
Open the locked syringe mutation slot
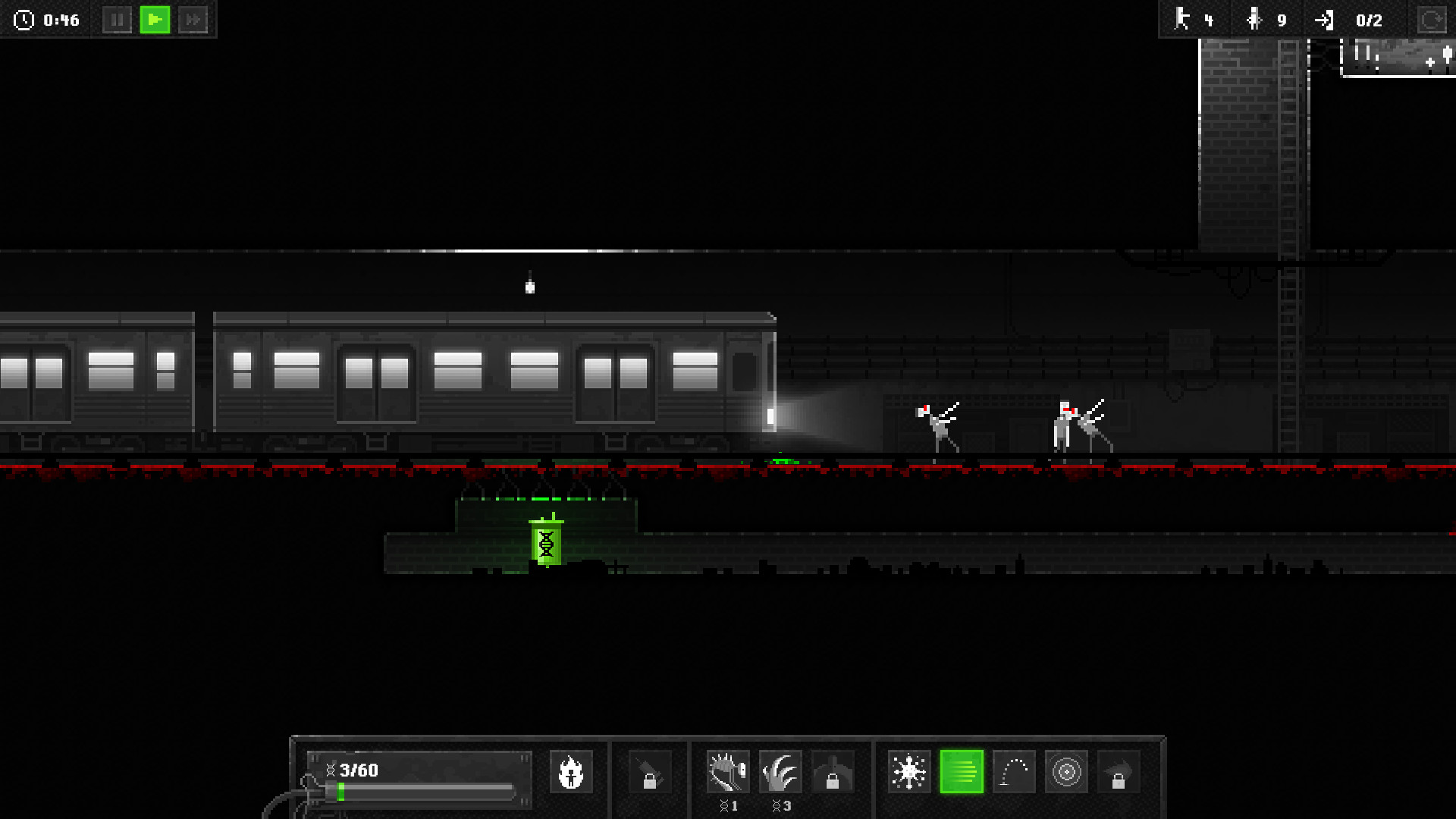tap(648, 771)
